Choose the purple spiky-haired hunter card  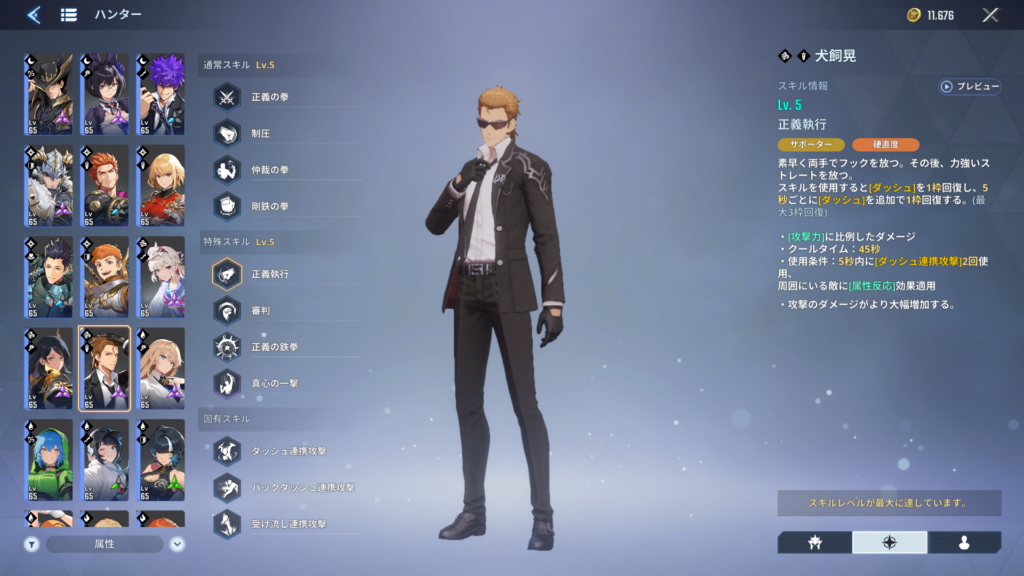[x=160, y=95]
